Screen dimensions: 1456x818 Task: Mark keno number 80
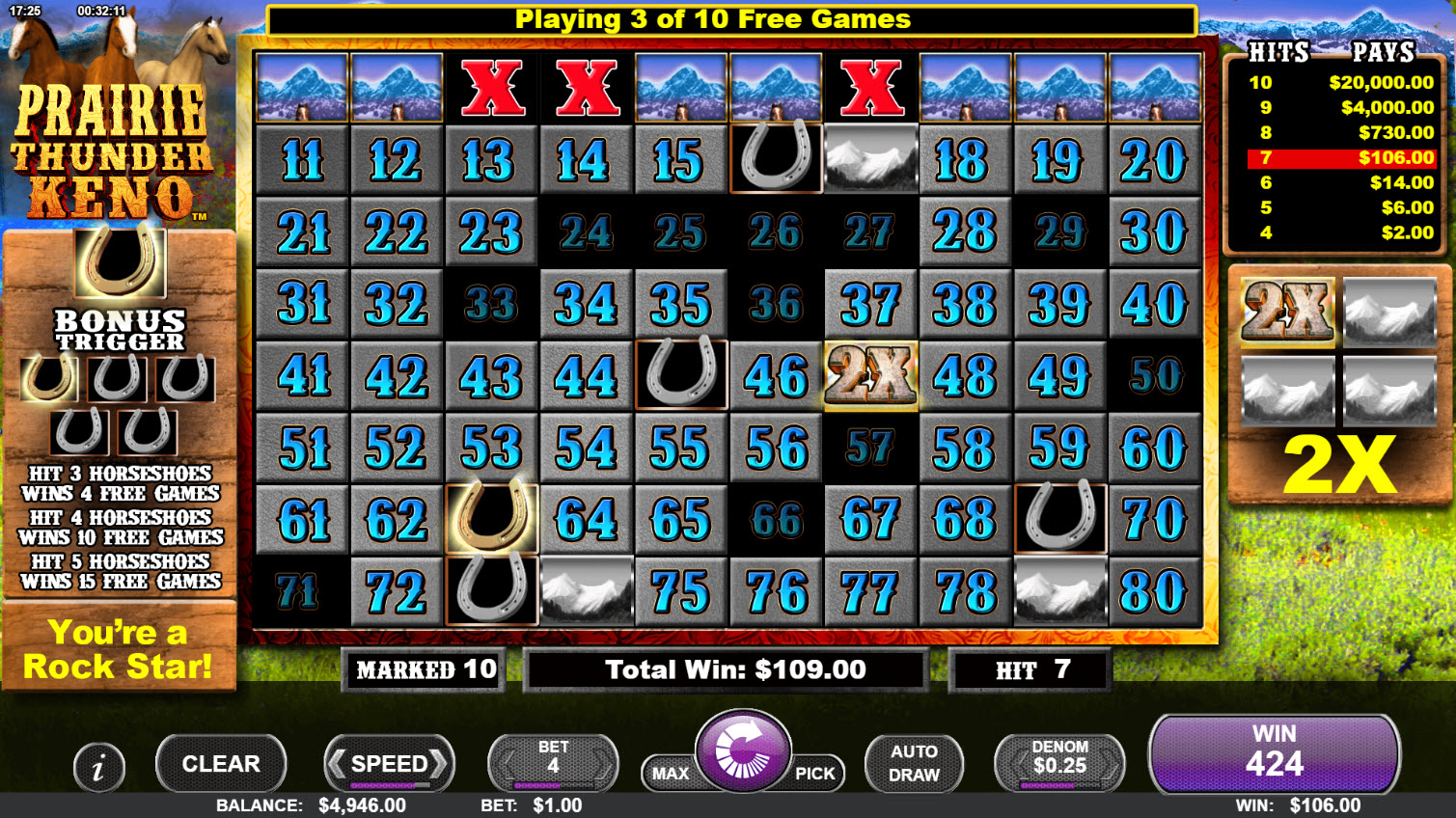coord(1154,592)
